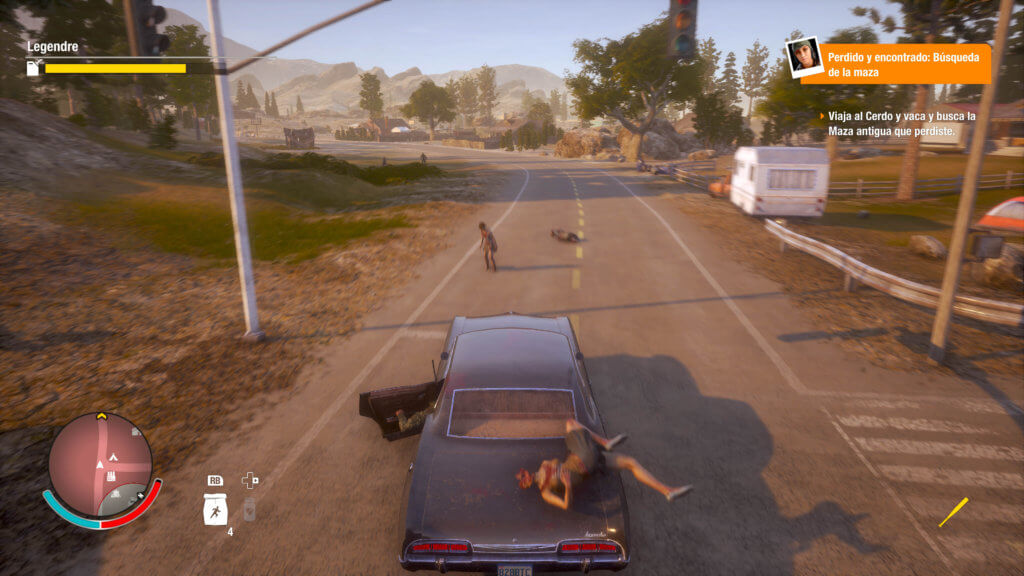Select the yellow baseball bat weapon icon

tap(953, 512)
